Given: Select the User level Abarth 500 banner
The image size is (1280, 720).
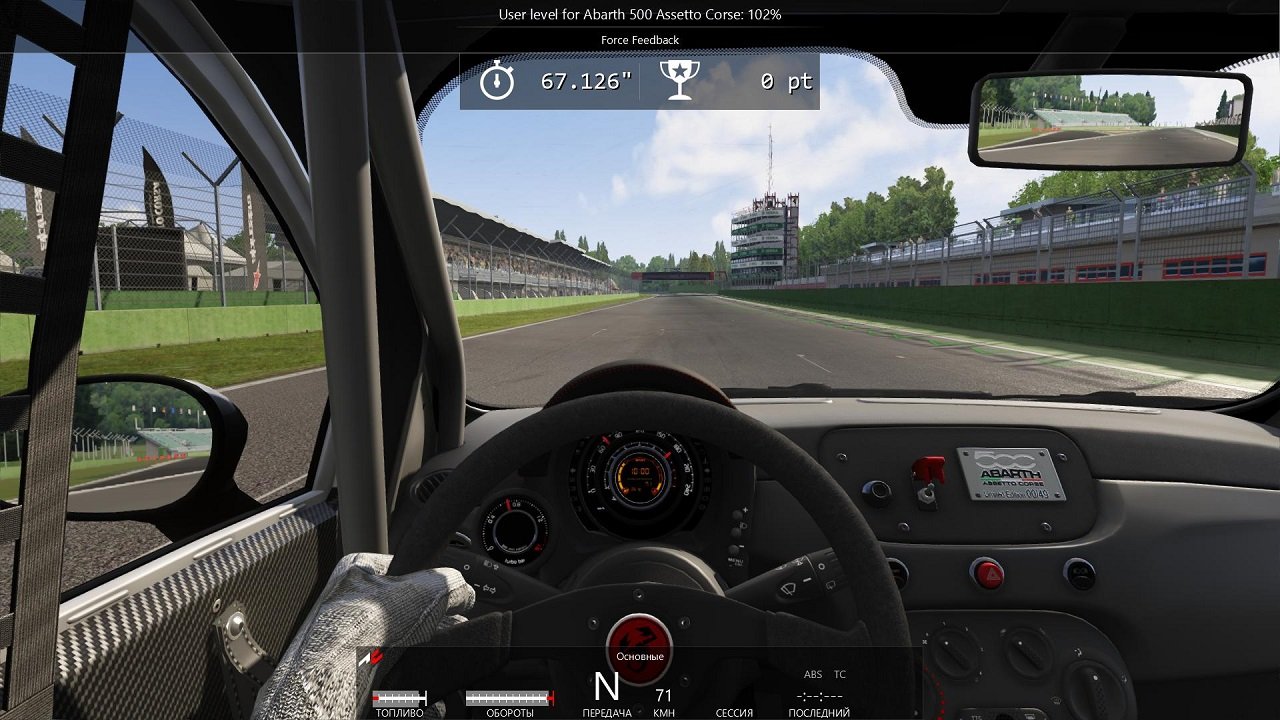Looking at the screenshot, I should click(x=639, y=15).
